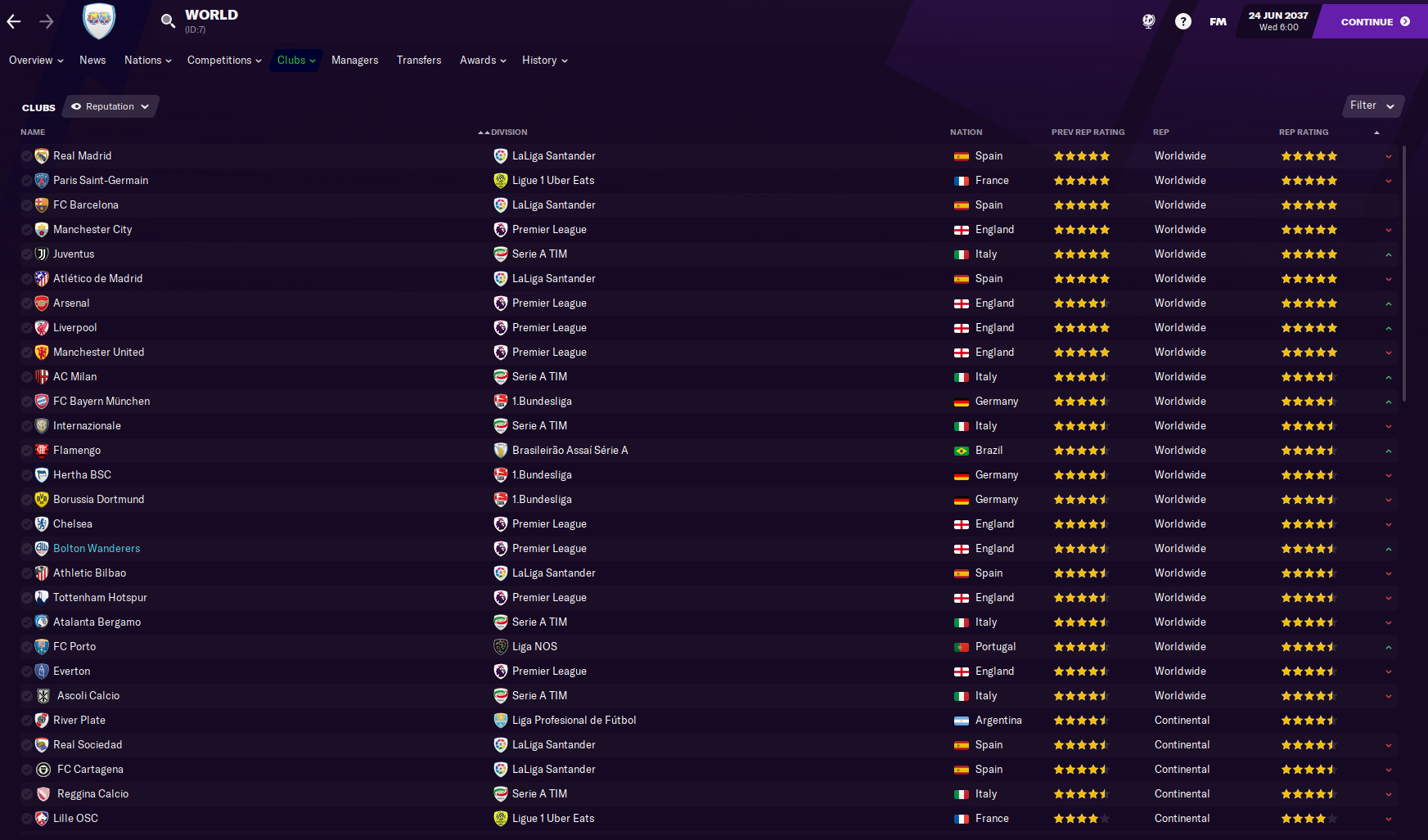Open the Filter panel

[x=1372, y=106]
